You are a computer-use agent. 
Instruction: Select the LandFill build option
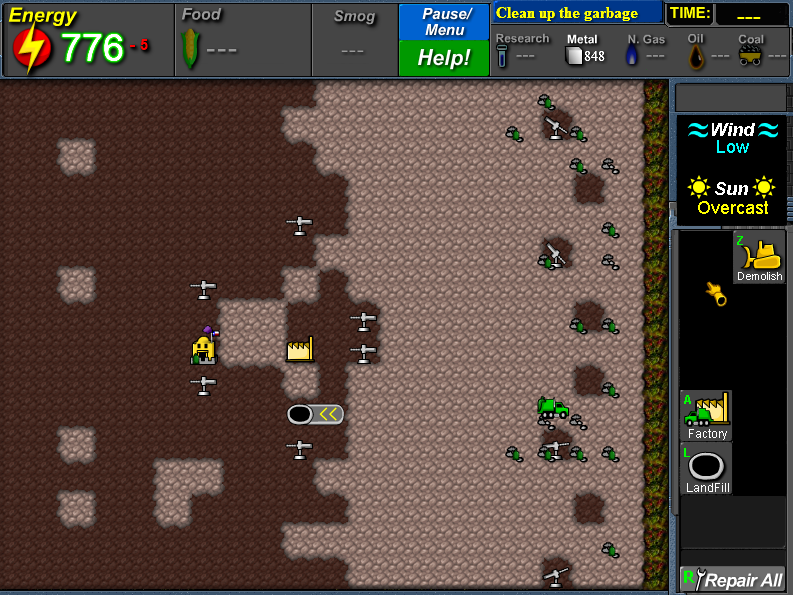coord(706,468)
